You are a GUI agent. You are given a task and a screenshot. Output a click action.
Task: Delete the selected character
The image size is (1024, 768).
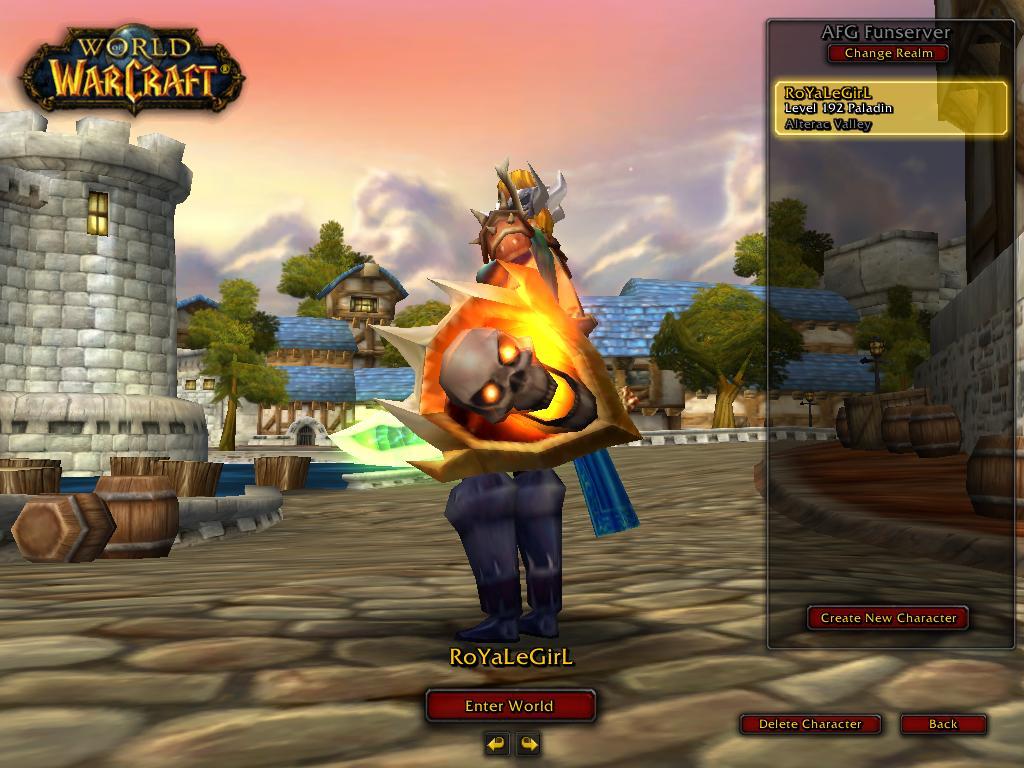[810, 724]
